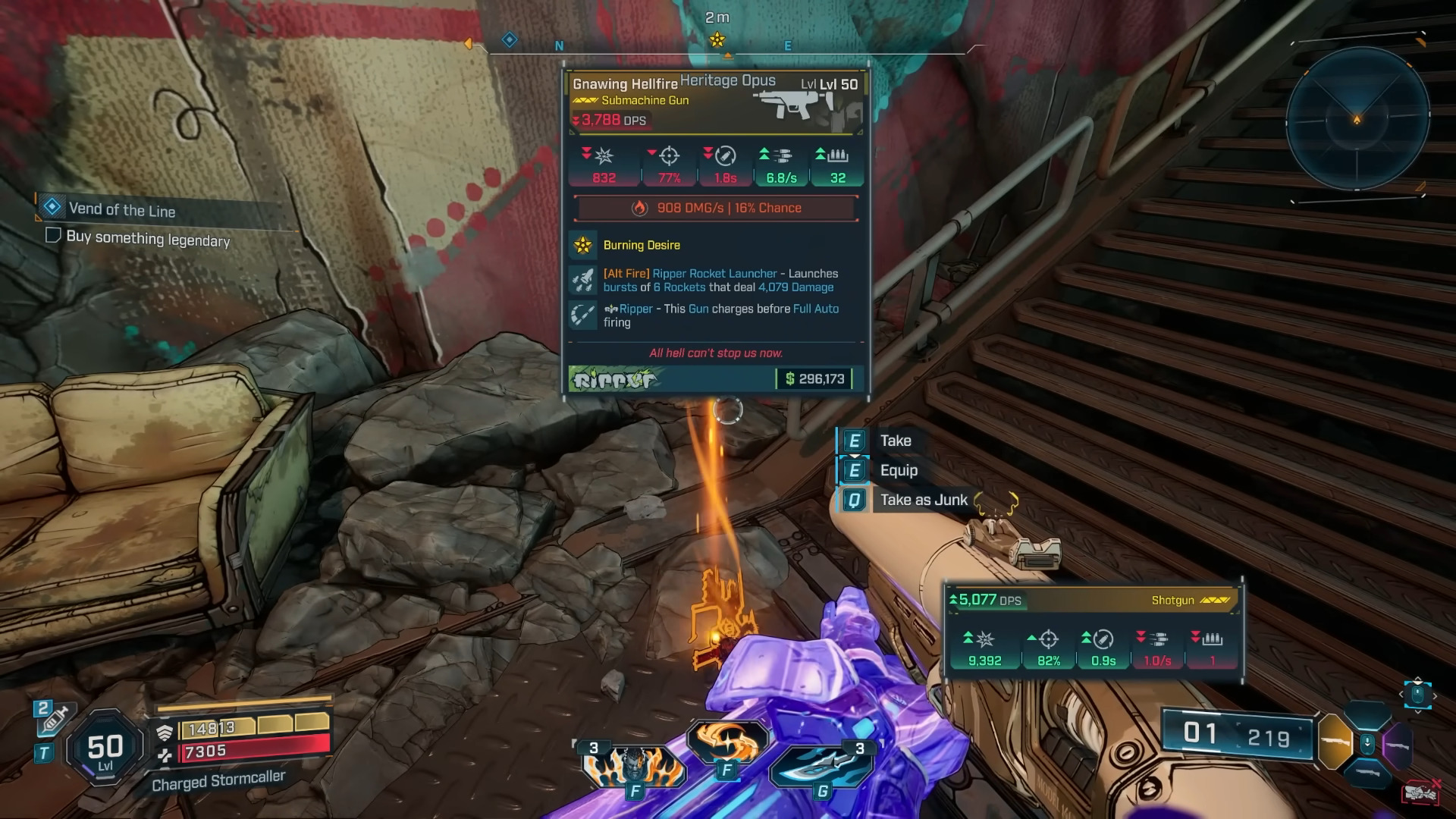Viewport: 1456px width, 819px height.
Task: Choose the Equip option label
Action: 898,470
